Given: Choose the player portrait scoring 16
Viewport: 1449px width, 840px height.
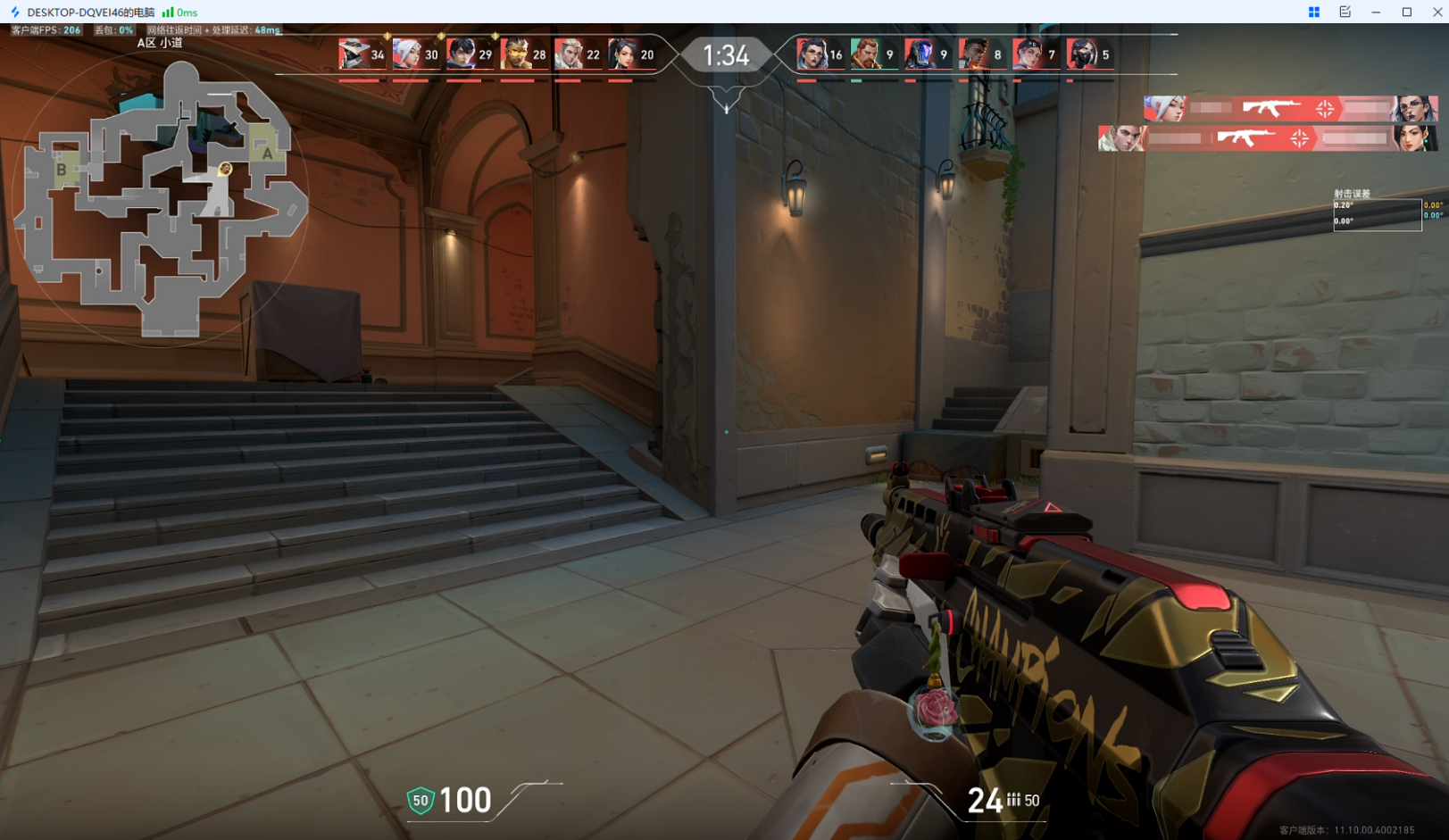Looking at the screenshot, I should [x=811, y=54].
